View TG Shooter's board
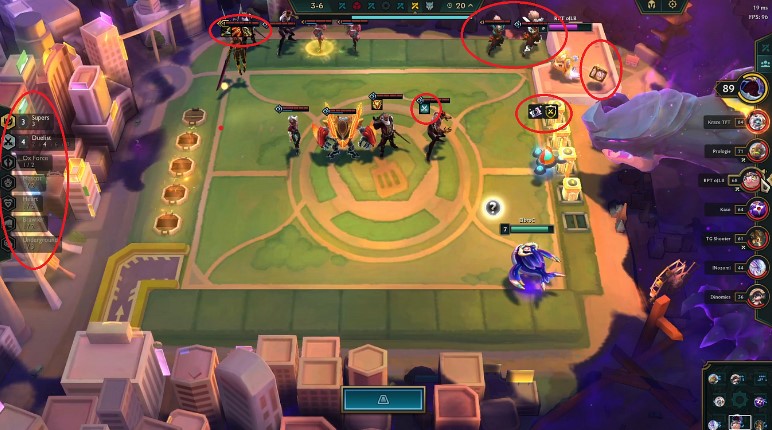Image resolution: width=772 pixels, height=430 pixels. coord(757,238)
